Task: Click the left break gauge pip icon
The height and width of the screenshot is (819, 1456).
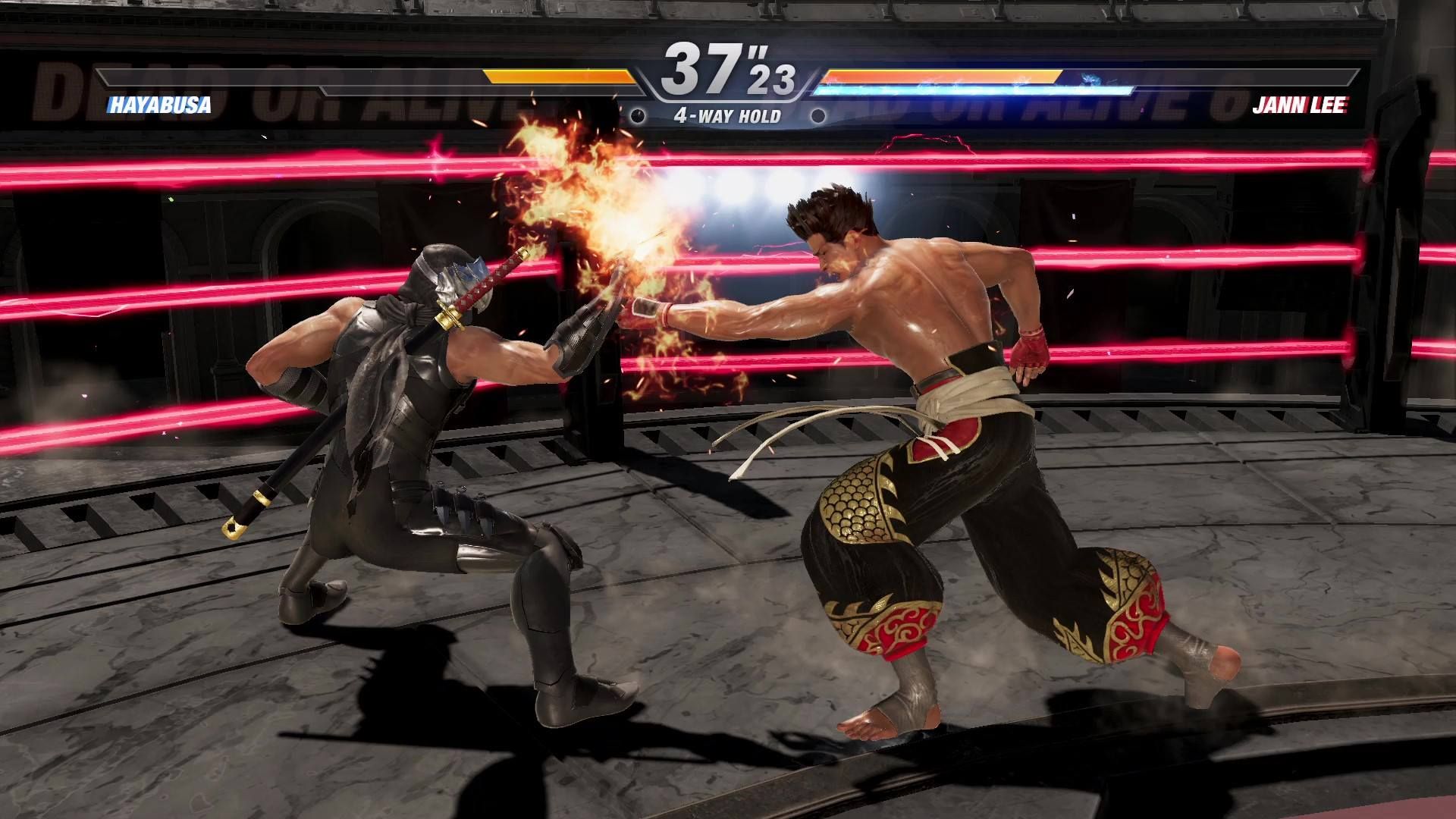Action: coord(637,115)
